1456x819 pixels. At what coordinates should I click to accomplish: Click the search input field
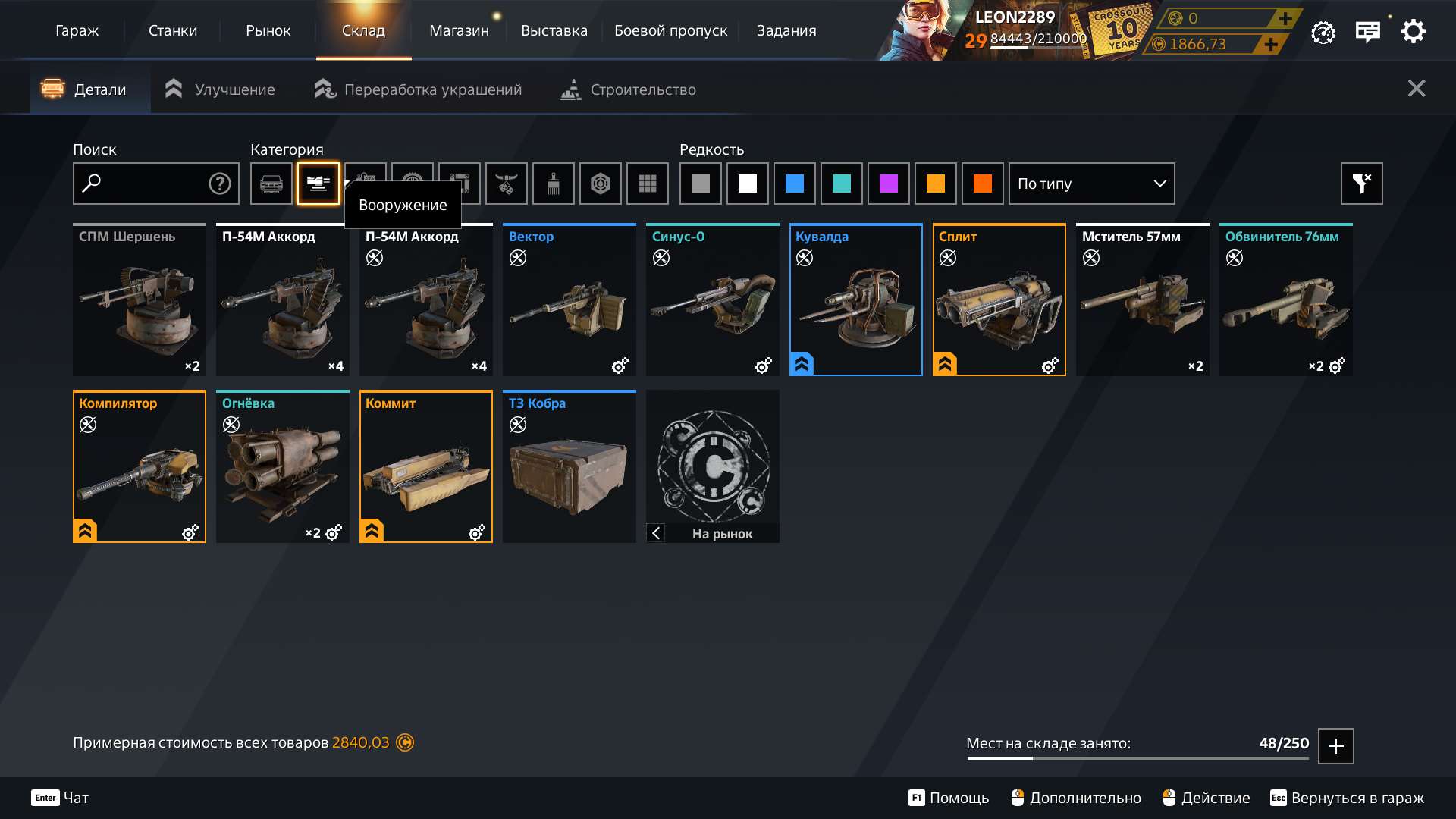click(x=144, y=184)
